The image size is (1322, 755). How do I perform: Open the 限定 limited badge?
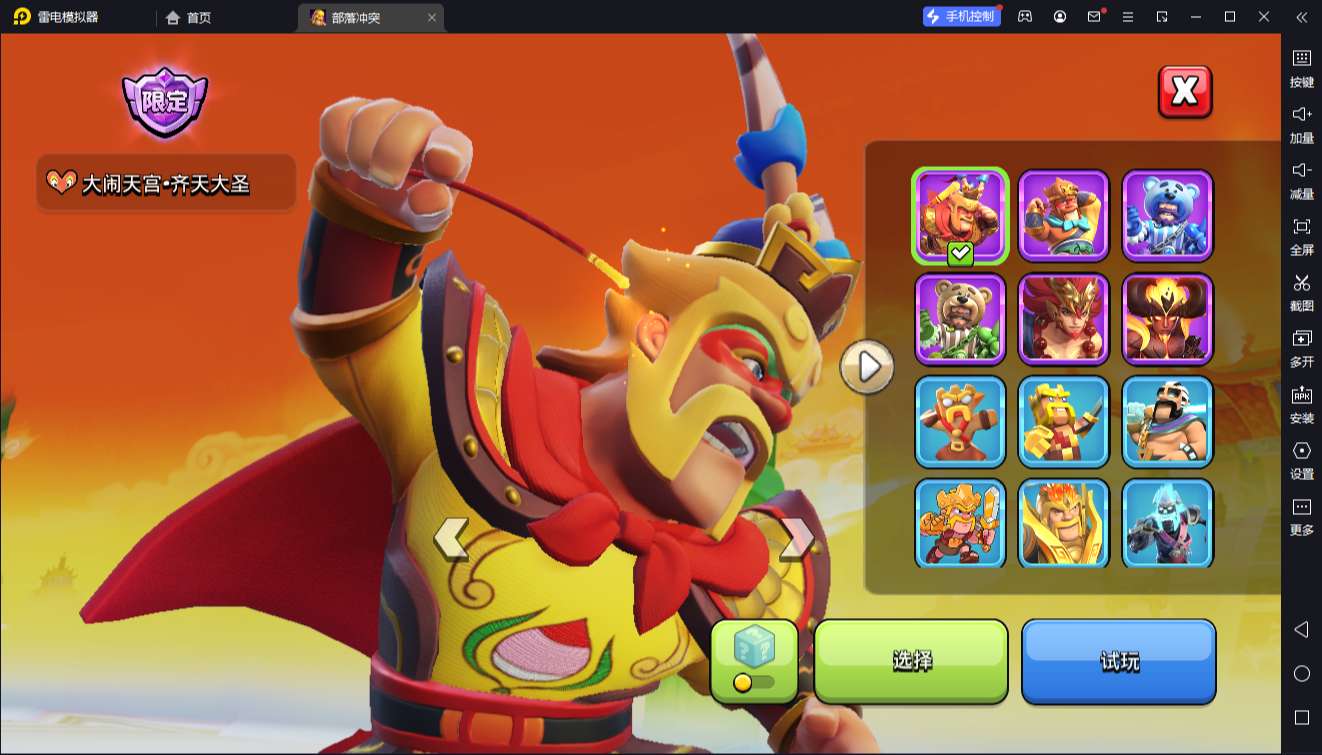tap(164, 102)
